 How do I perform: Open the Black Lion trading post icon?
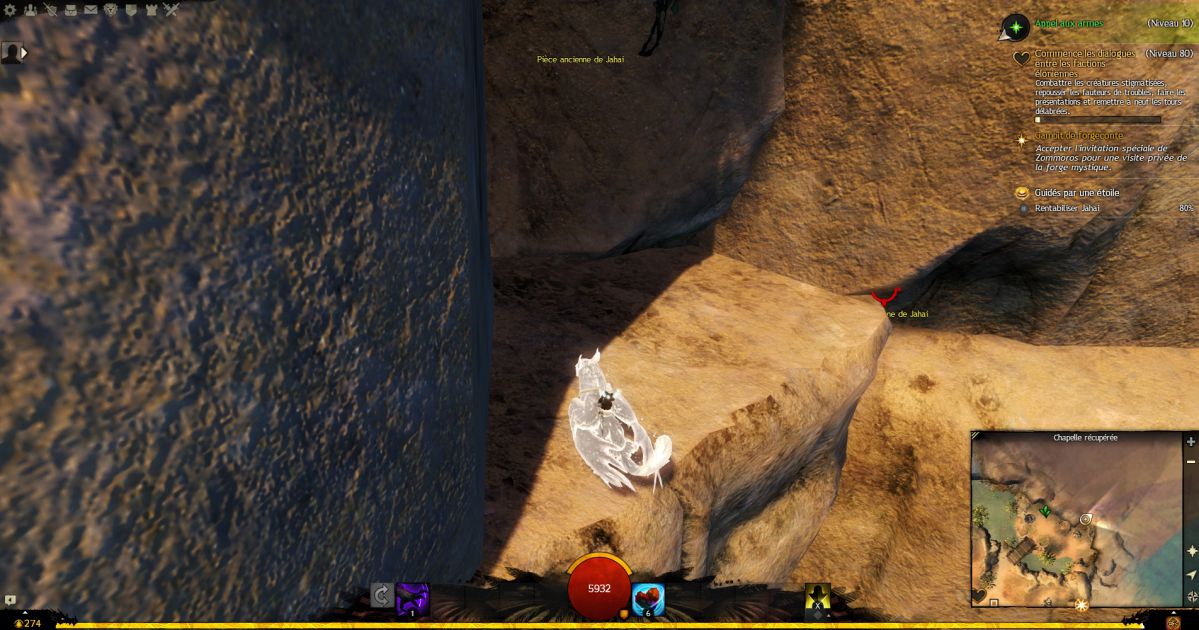[x=110, y=10]
